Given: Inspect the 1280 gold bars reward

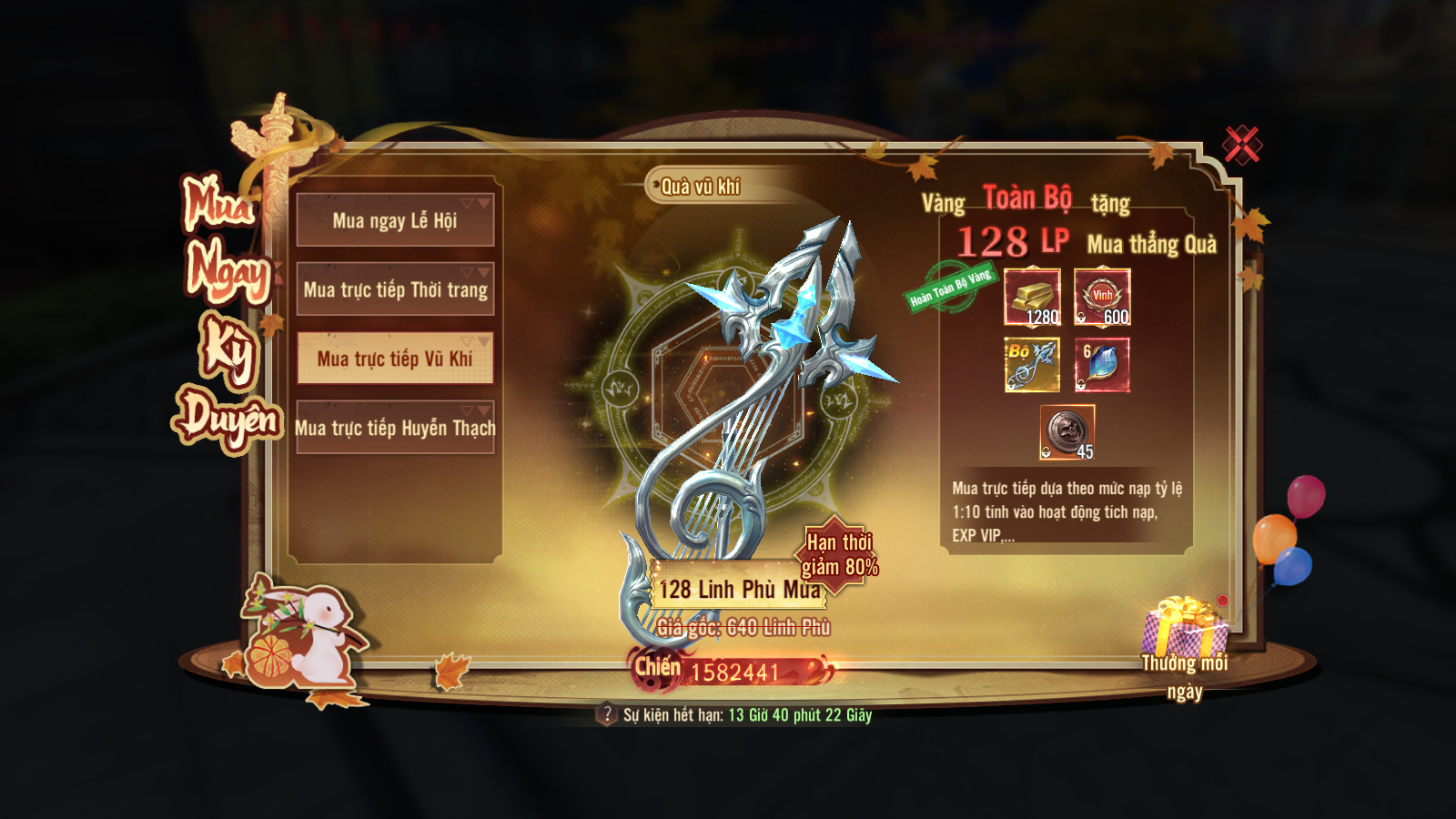Looking at the screenshot, I should click(x=1032, y=297).
